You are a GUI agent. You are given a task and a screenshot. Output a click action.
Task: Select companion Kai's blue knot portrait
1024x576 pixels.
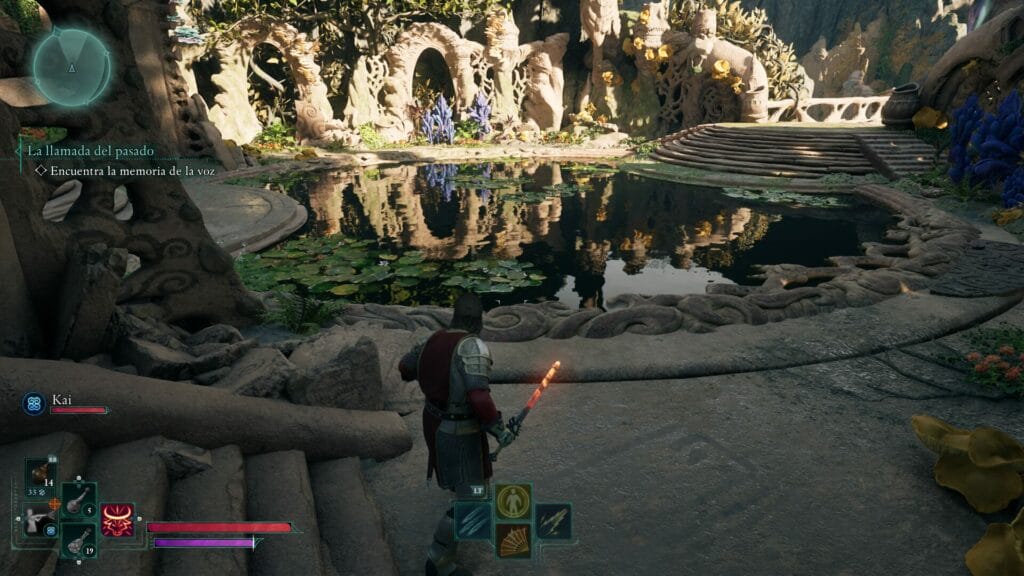[34, 404]
